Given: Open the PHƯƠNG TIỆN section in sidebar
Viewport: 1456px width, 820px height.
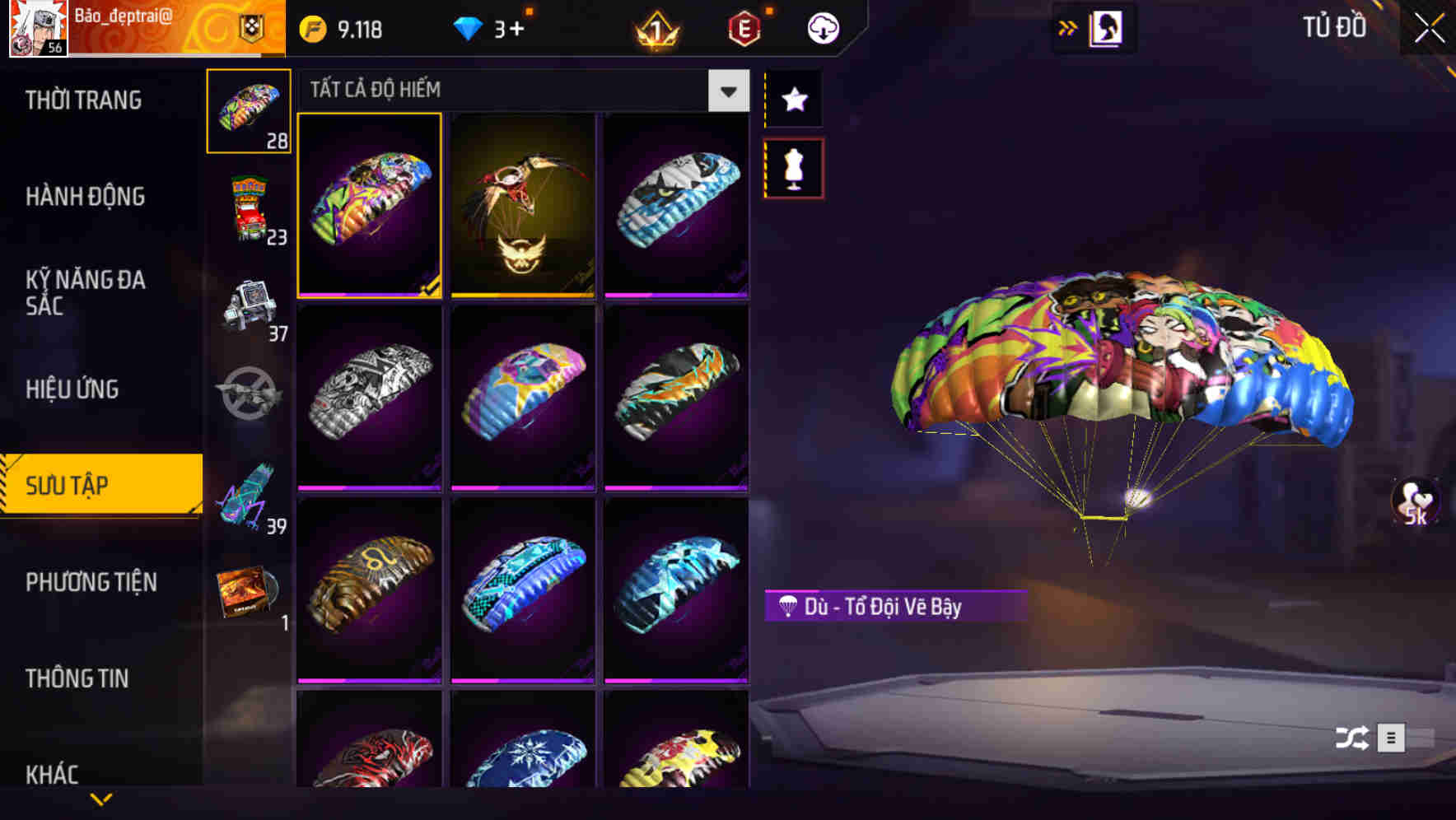Looking at the screenshot, I should [91, 582].
